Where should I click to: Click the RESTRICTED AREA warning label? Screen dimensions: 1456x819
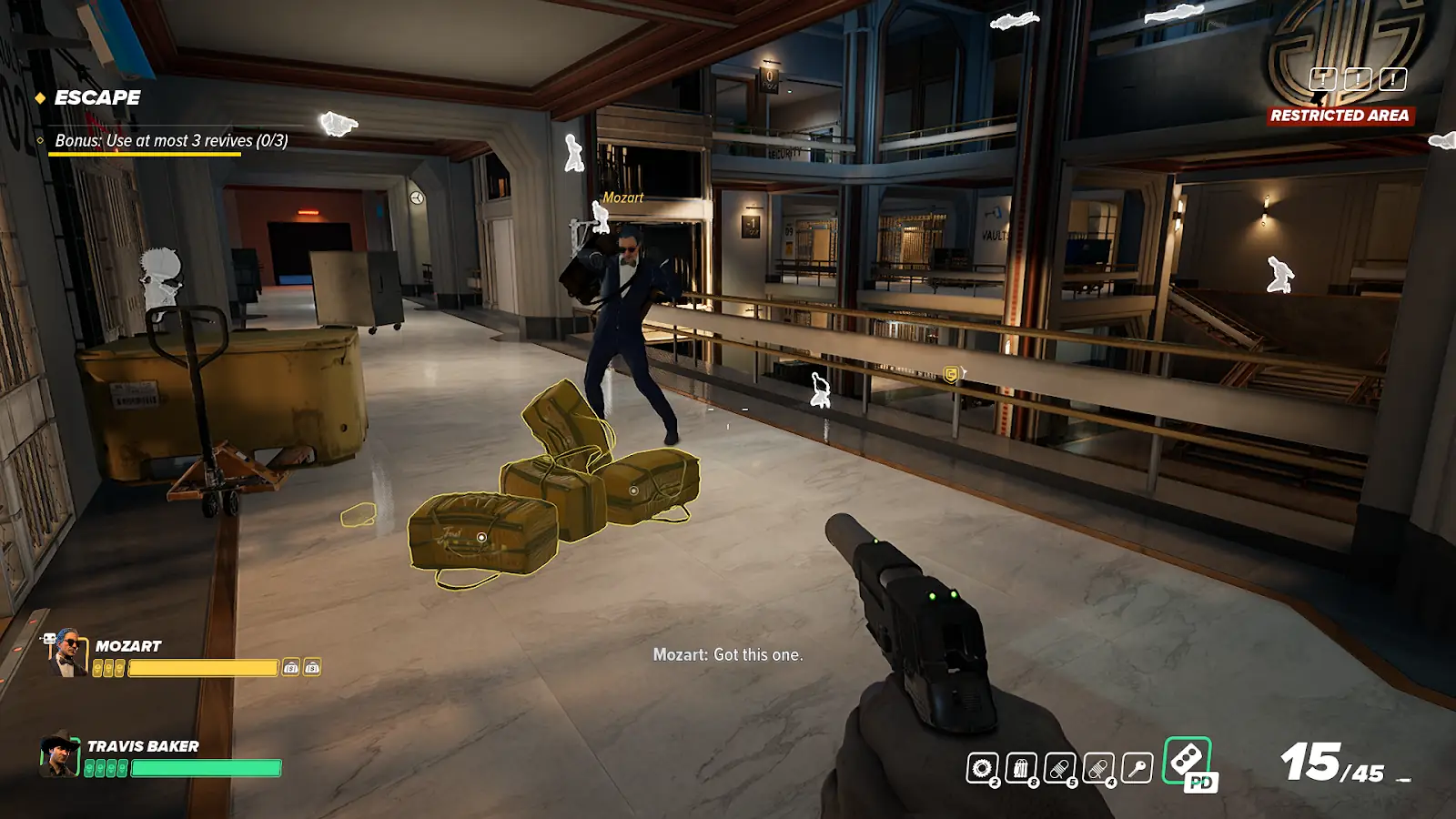pos(1340,116)
